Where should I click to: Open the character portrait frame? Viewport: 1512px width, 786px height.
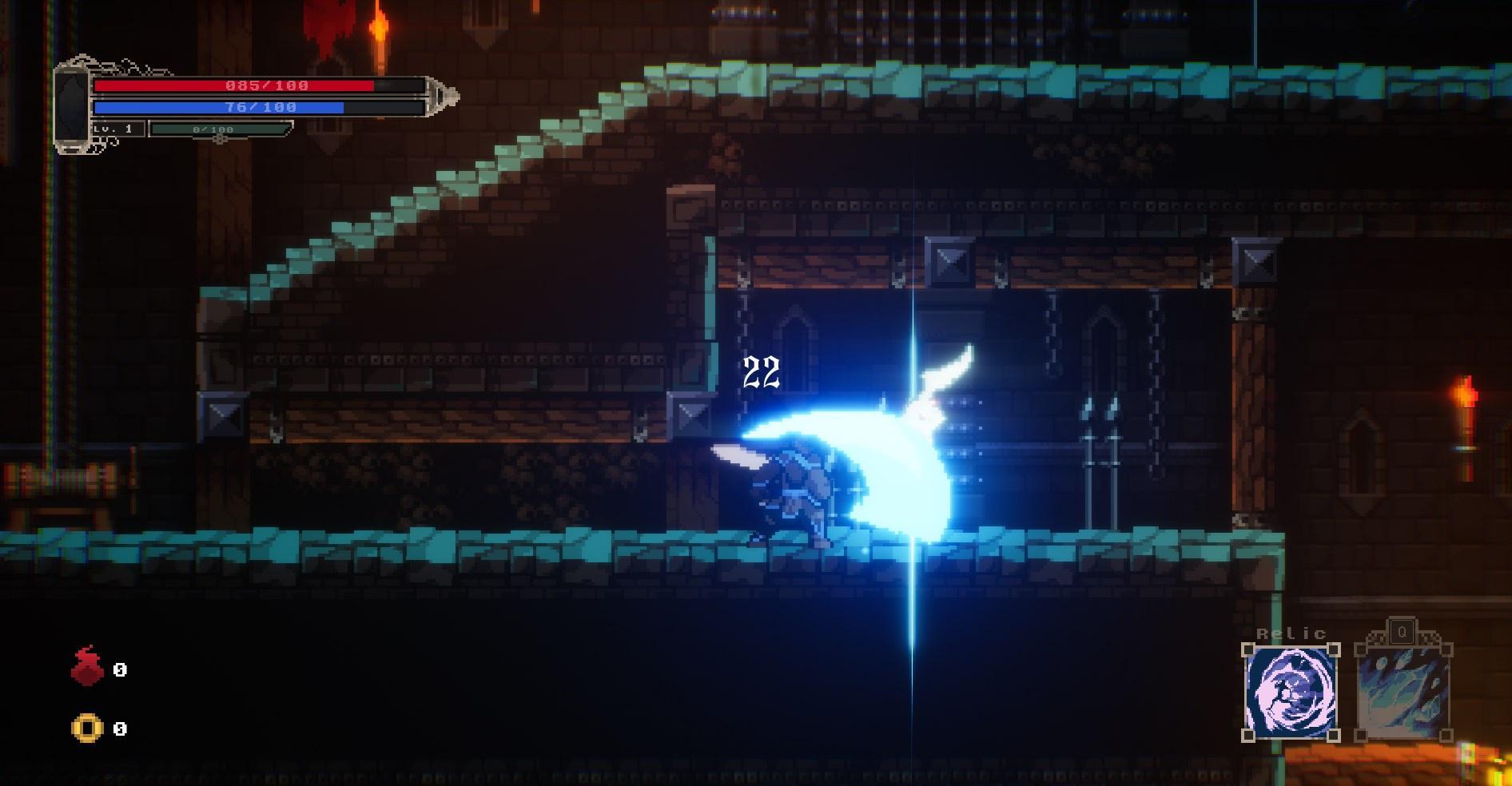(x=70, y=108)
